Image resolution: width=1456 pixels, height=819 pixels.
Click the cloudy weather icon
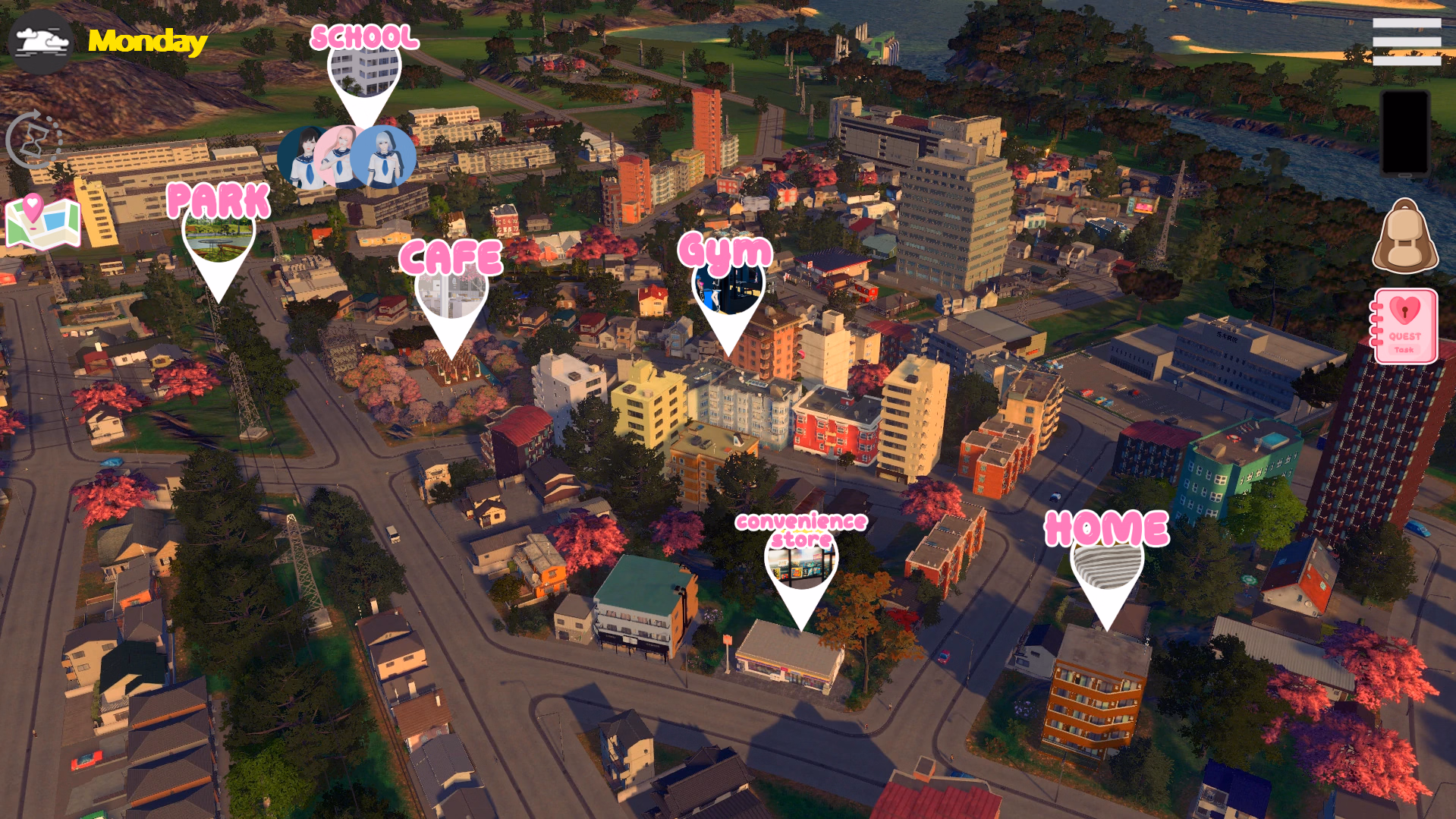(x=41, y=41)
